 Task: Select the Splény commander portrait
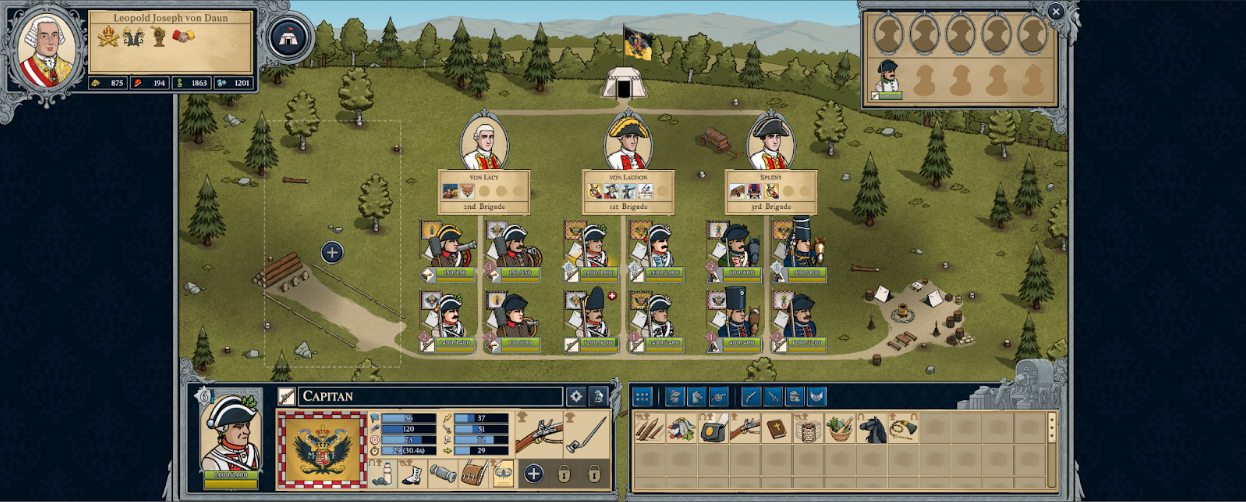point(771,143)
